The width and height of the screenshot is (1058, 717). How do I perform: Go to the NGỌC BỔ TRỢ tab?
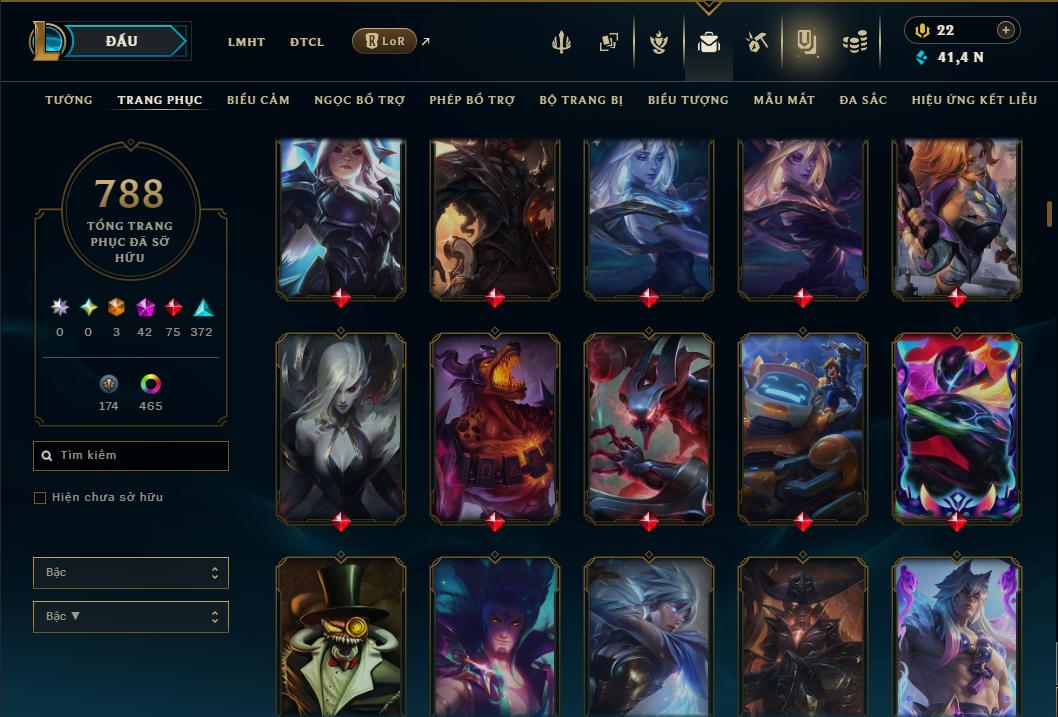click(359, 100)
